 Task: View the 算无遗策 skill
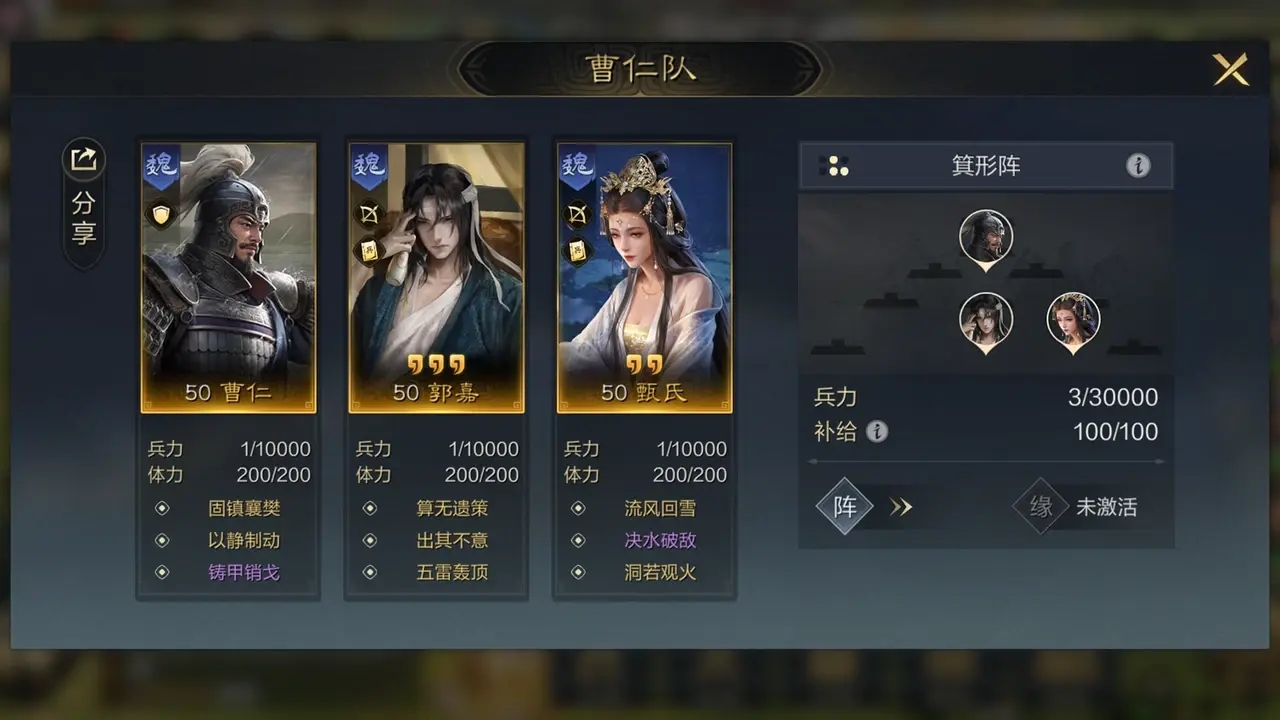coord(452,508)
